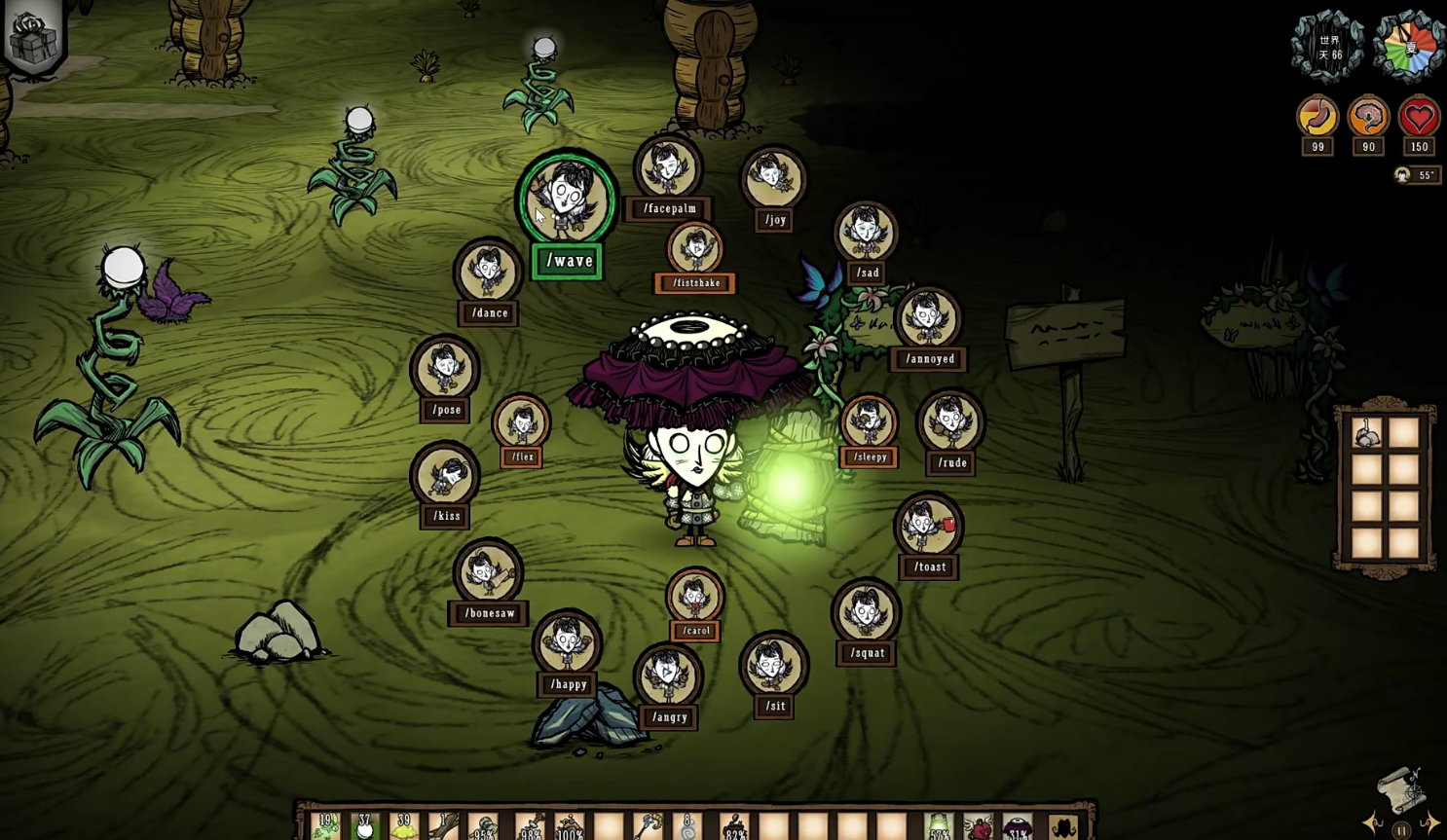The height and width of the screenshot is (840, 1447).
Task: Pick the /sit emote
Action: (774, 667)
